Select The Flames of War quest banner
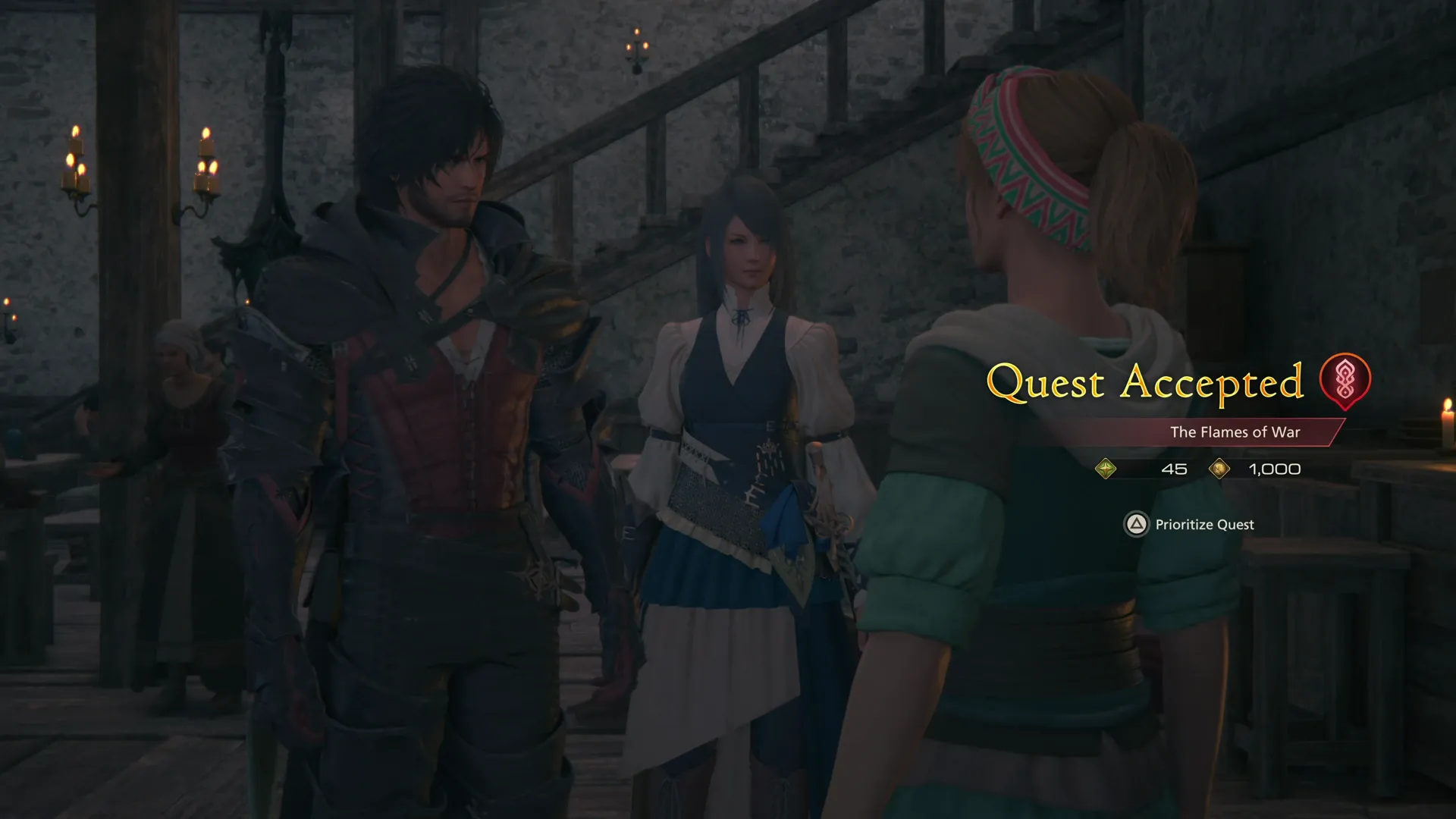The width and height of the screenshot is (1456, 819). tap(1236, 432)
